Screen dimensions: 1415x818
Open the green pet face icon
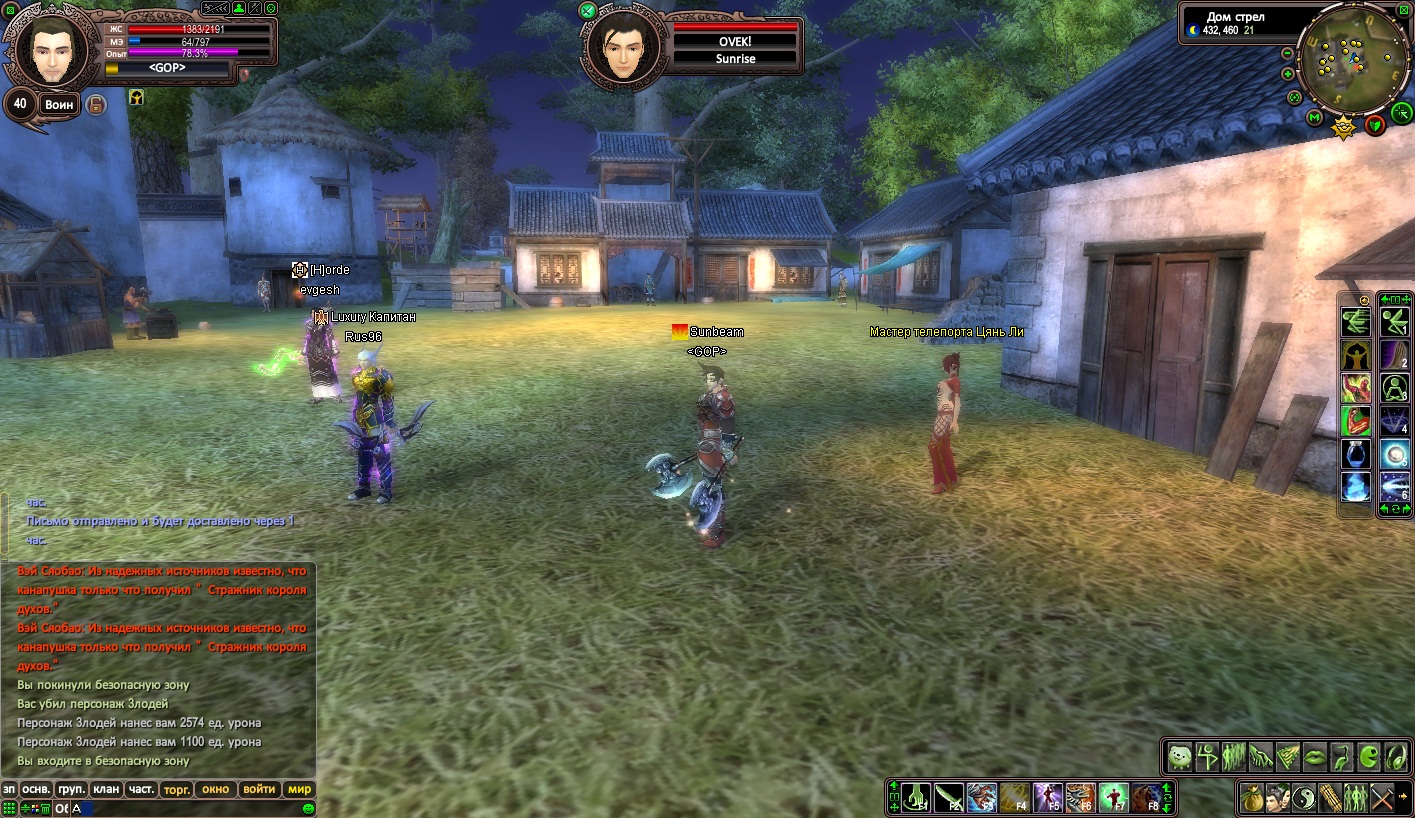(x=1181, y=757)
